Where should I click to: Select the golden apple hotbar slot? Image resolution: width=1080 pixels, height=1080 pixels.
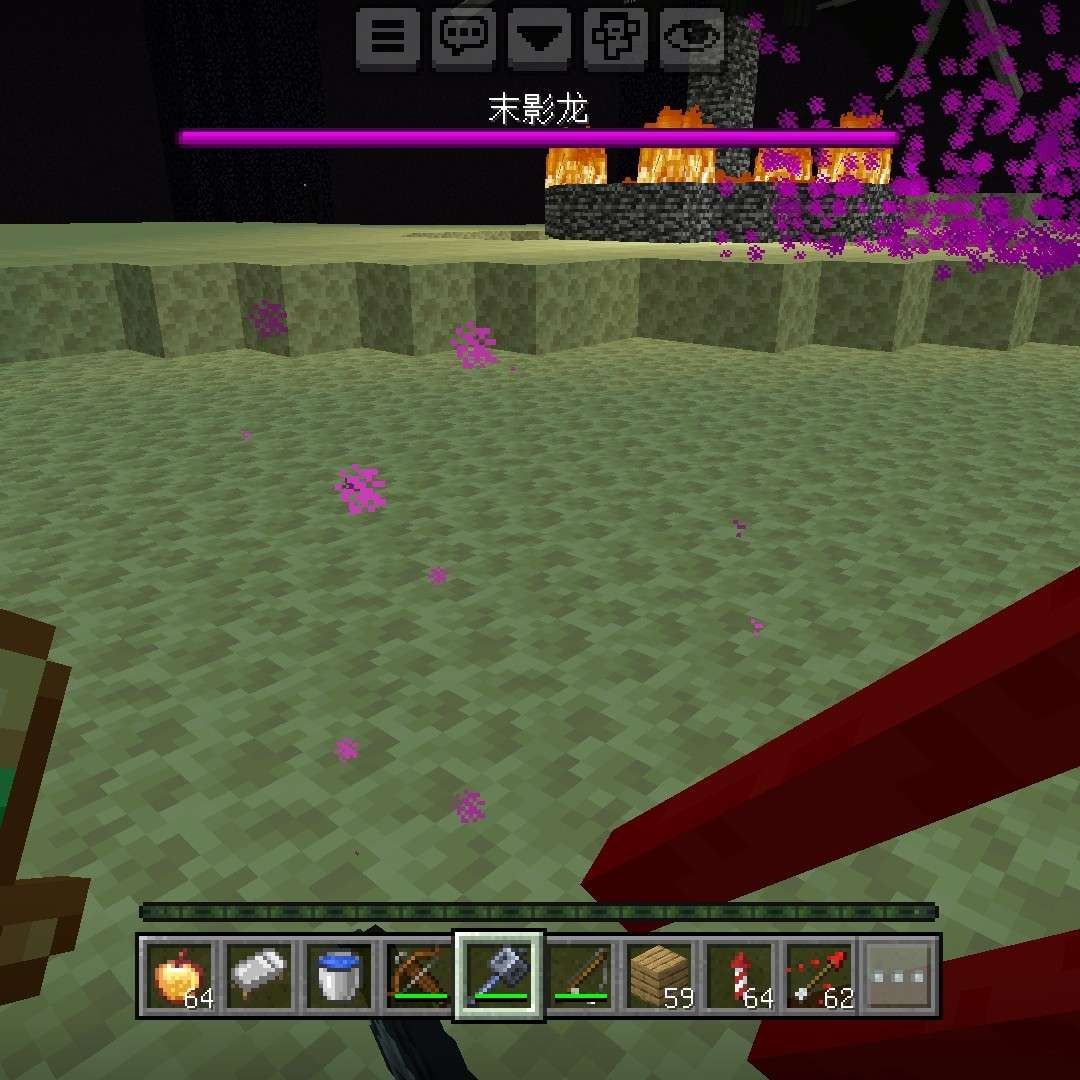177,976
